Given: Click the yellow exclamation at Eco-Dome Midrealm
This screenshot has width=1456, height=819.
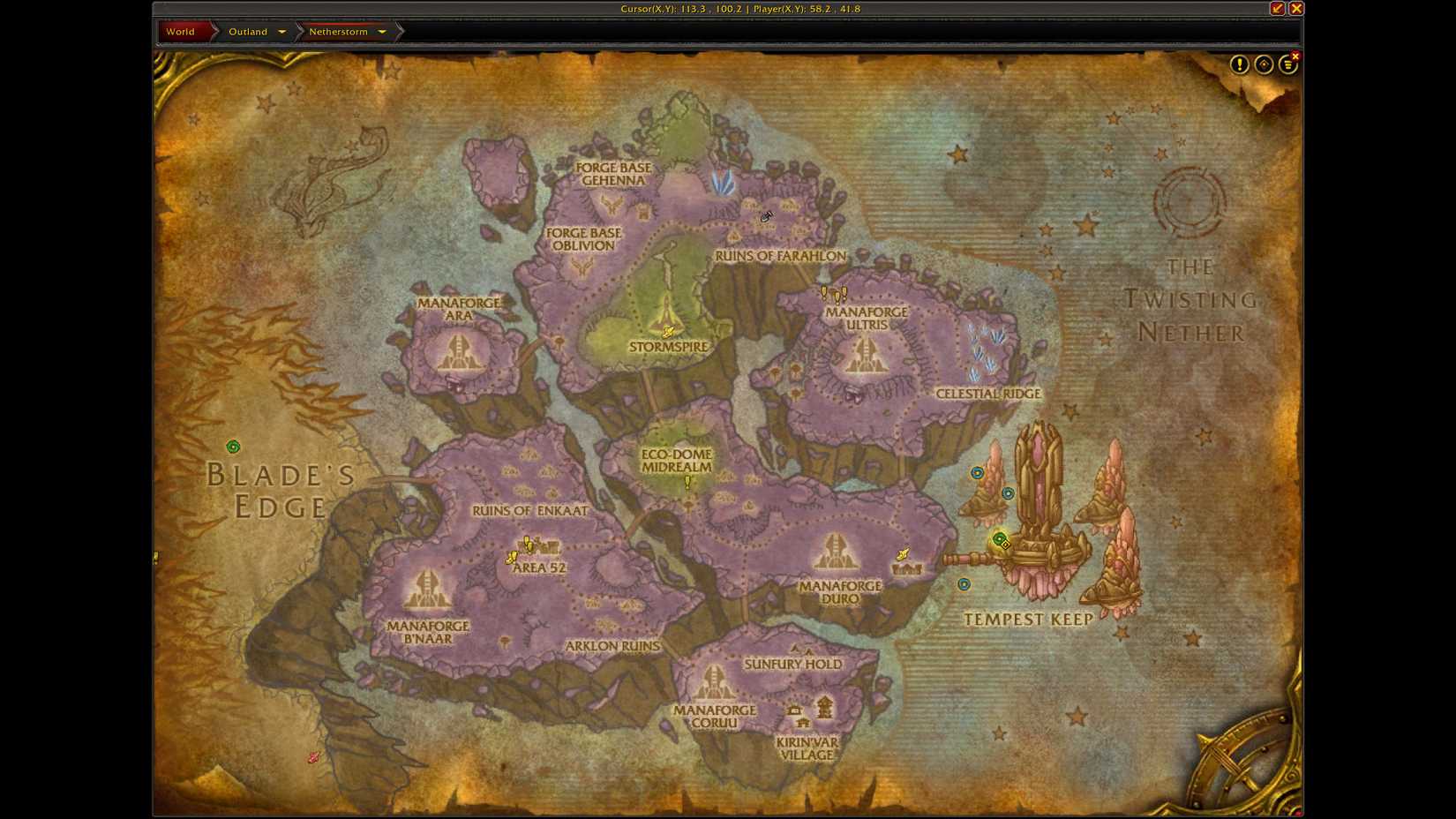Looking at the screenshot, I should 687,483.
